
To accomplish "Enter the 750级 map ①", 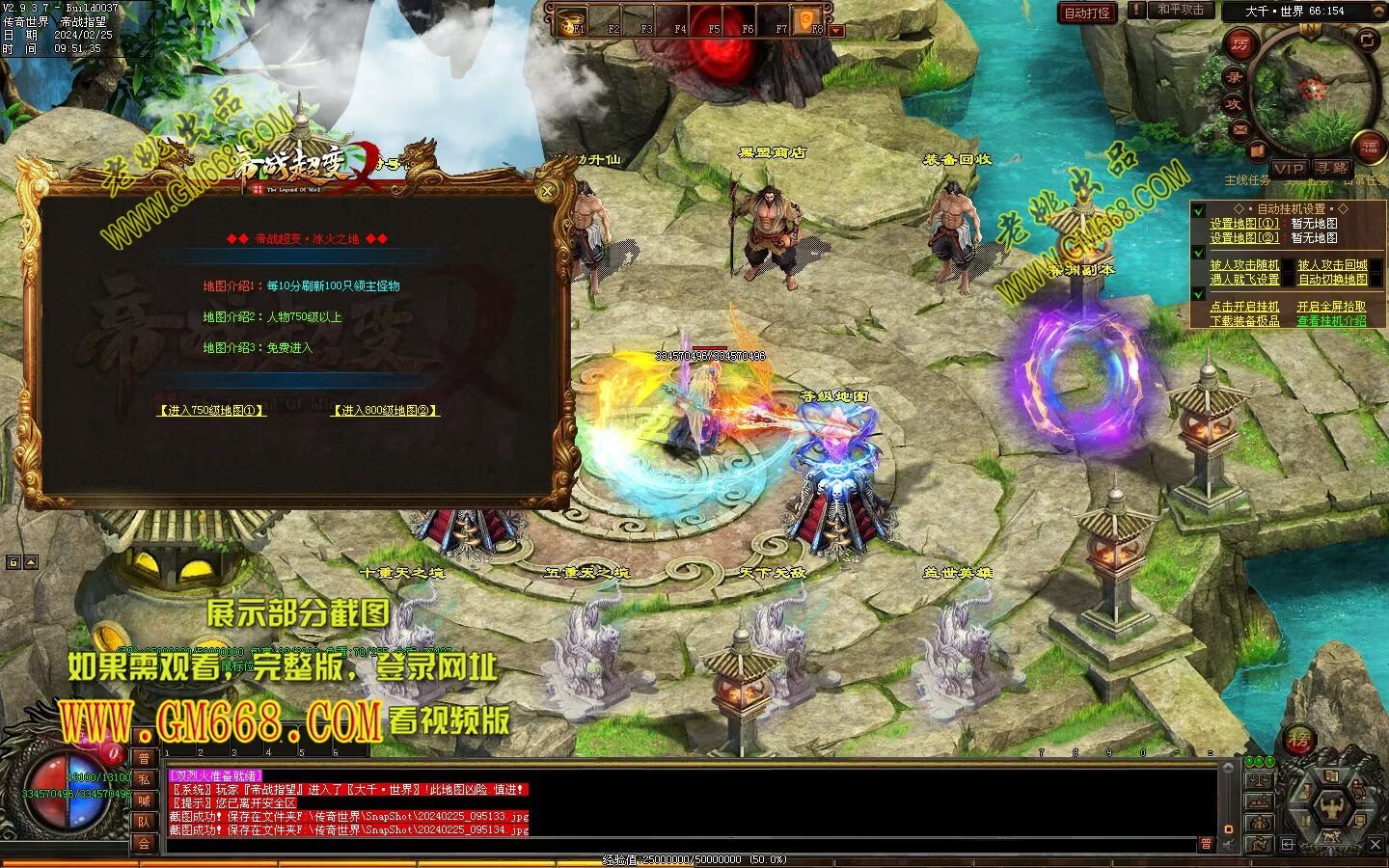I will tap(211, 410).
